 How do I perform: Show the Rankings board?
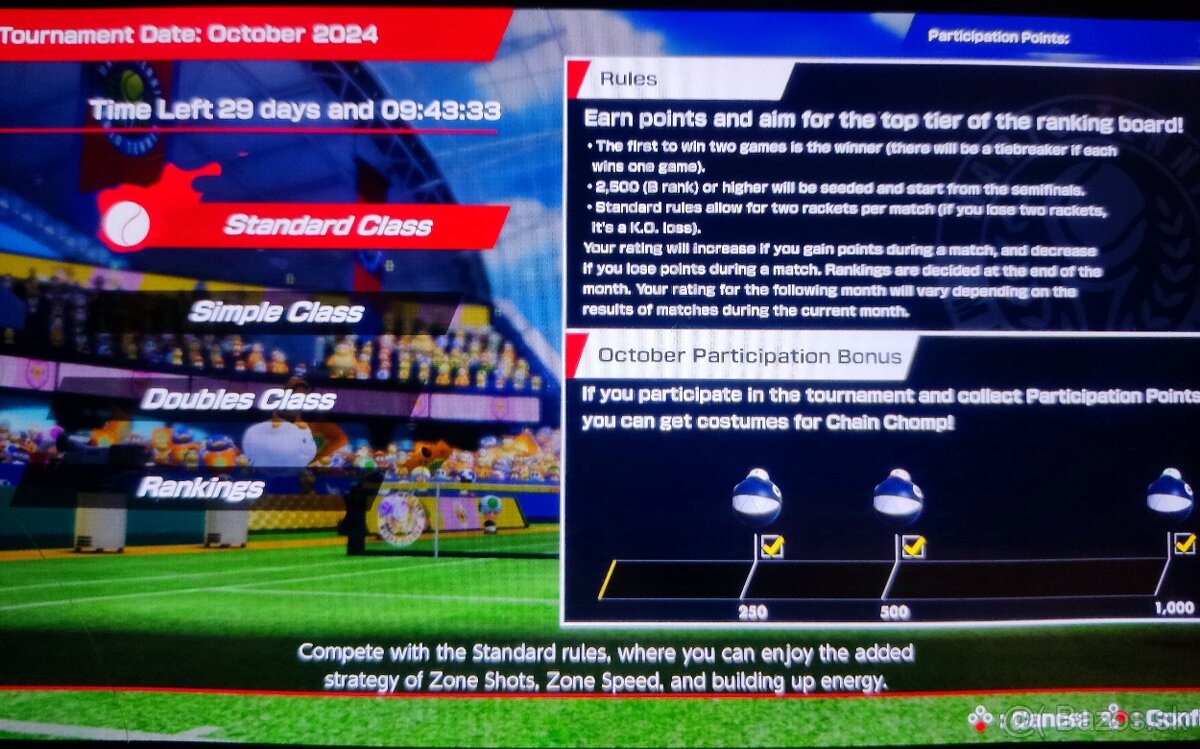pos(200,488)
